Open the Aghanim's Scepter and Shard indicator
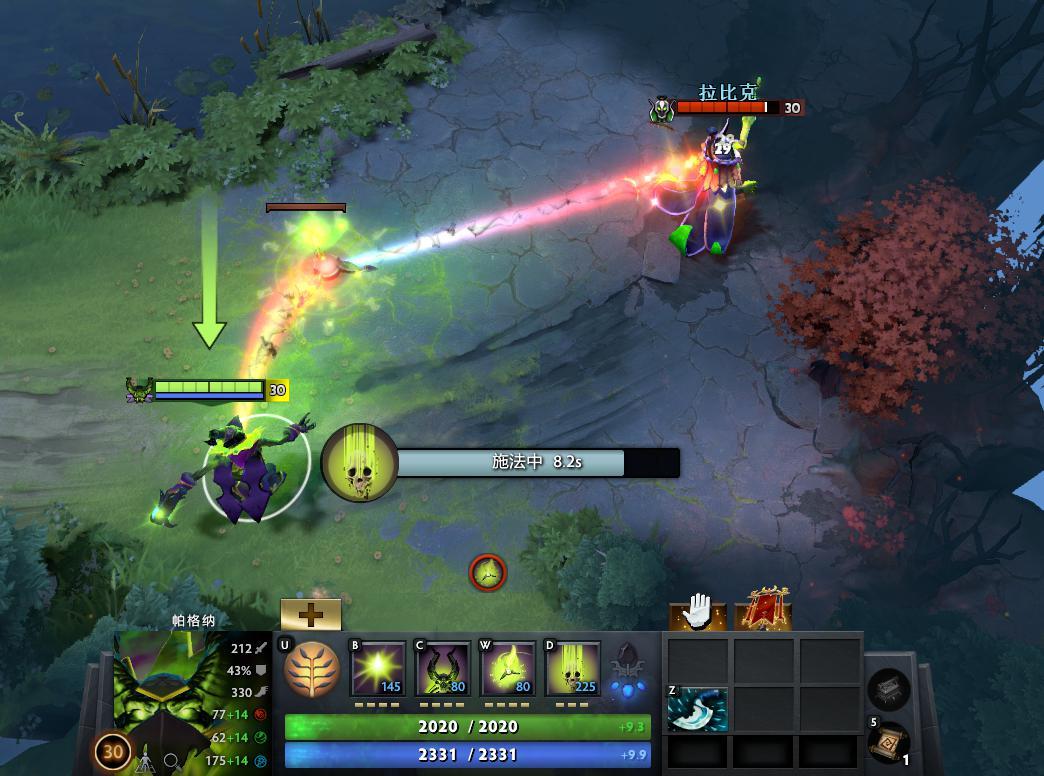Screen dimensions: 1044x776 [626, 670]
